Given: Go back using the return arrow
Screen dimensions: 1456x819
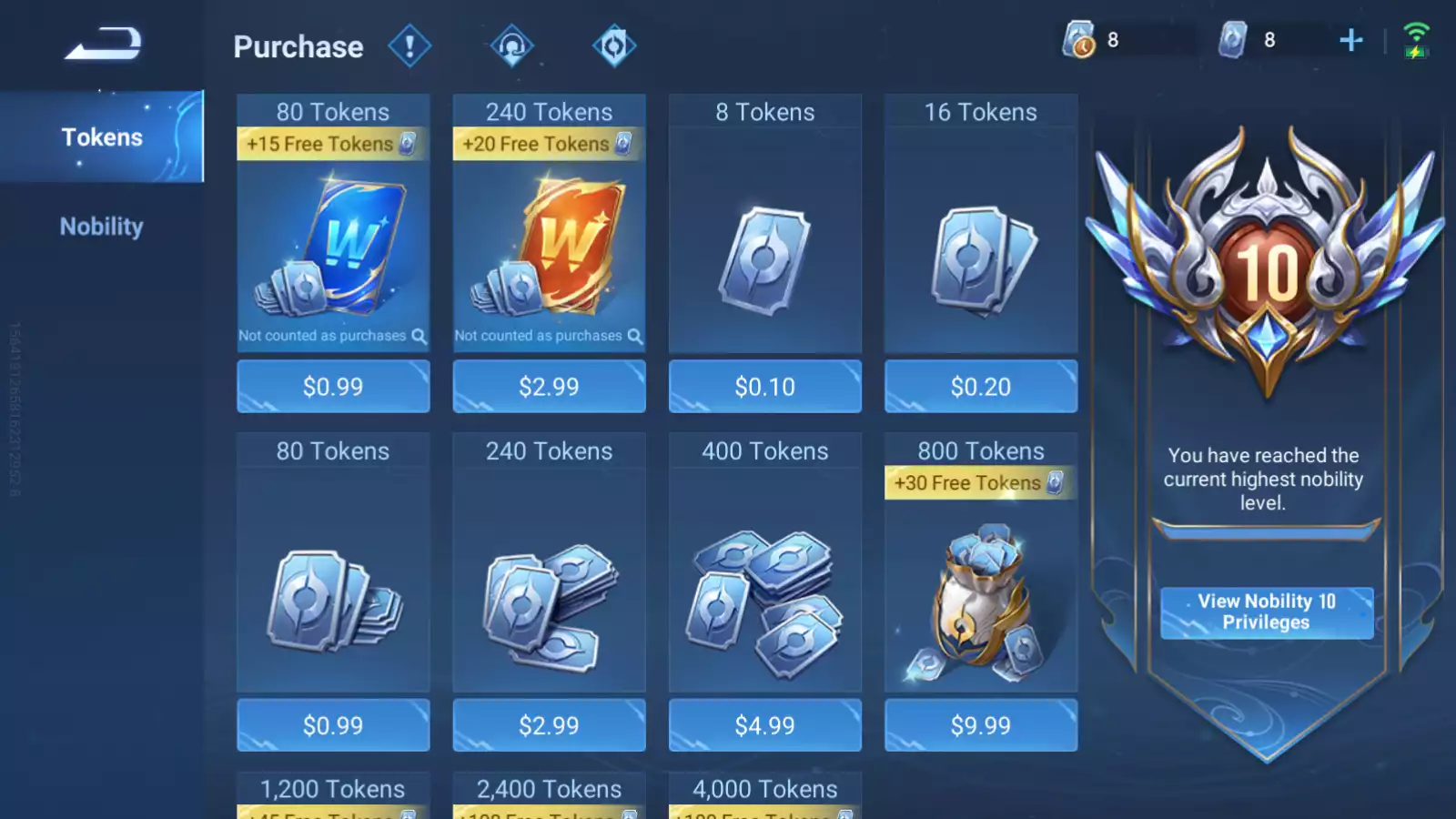Looking at the screenshot, I should pyautogui.click(x=103, y=44).
